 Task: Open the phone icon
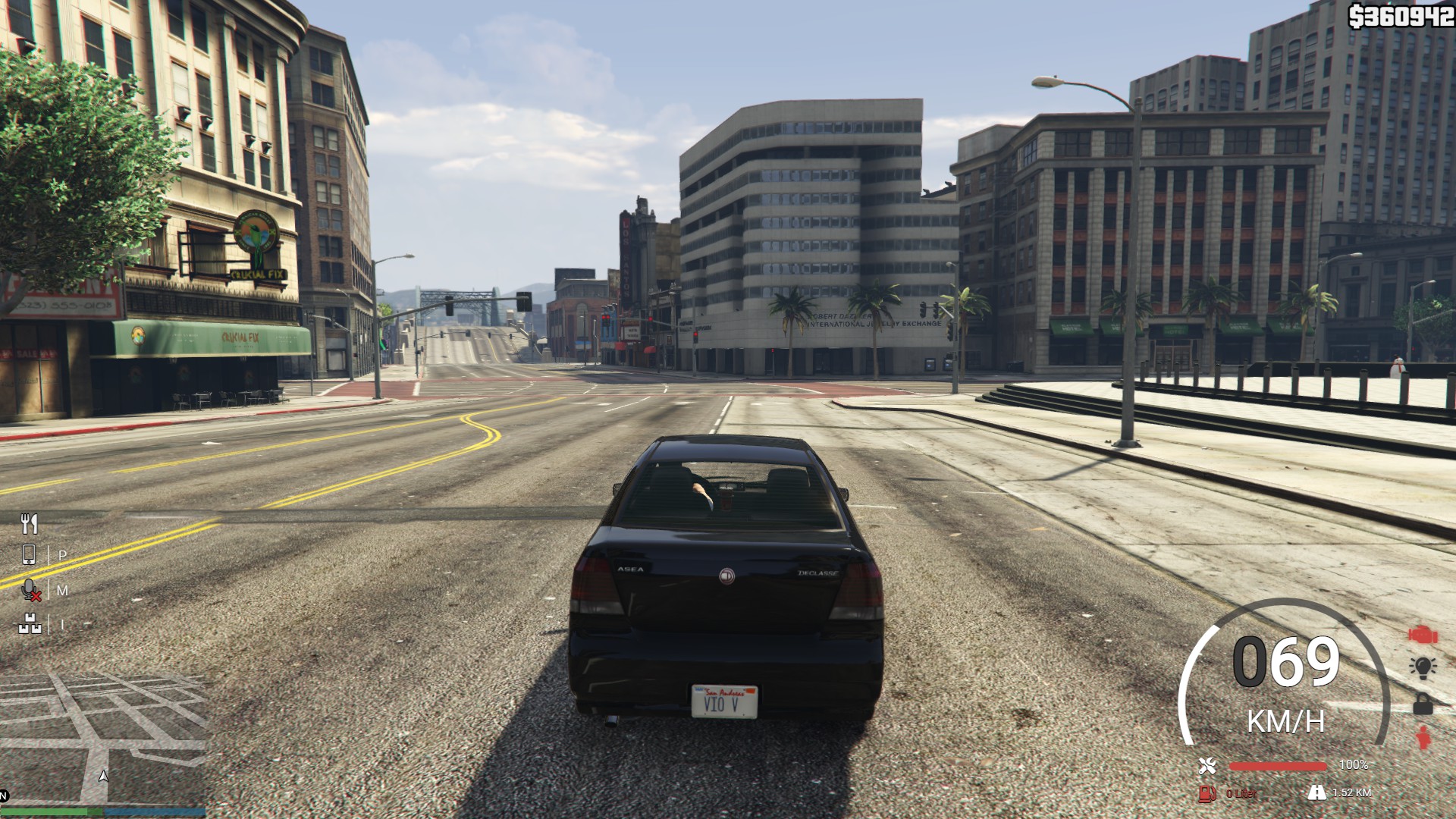[x=29, y=555]
